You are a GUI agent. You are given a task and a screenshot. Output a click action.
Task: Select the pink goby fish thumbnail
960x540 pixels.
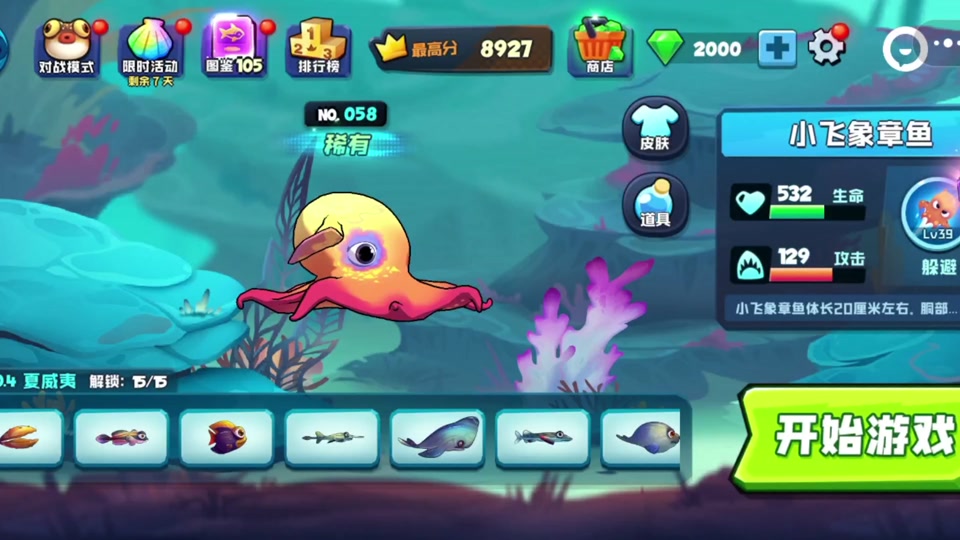point(122,437)
